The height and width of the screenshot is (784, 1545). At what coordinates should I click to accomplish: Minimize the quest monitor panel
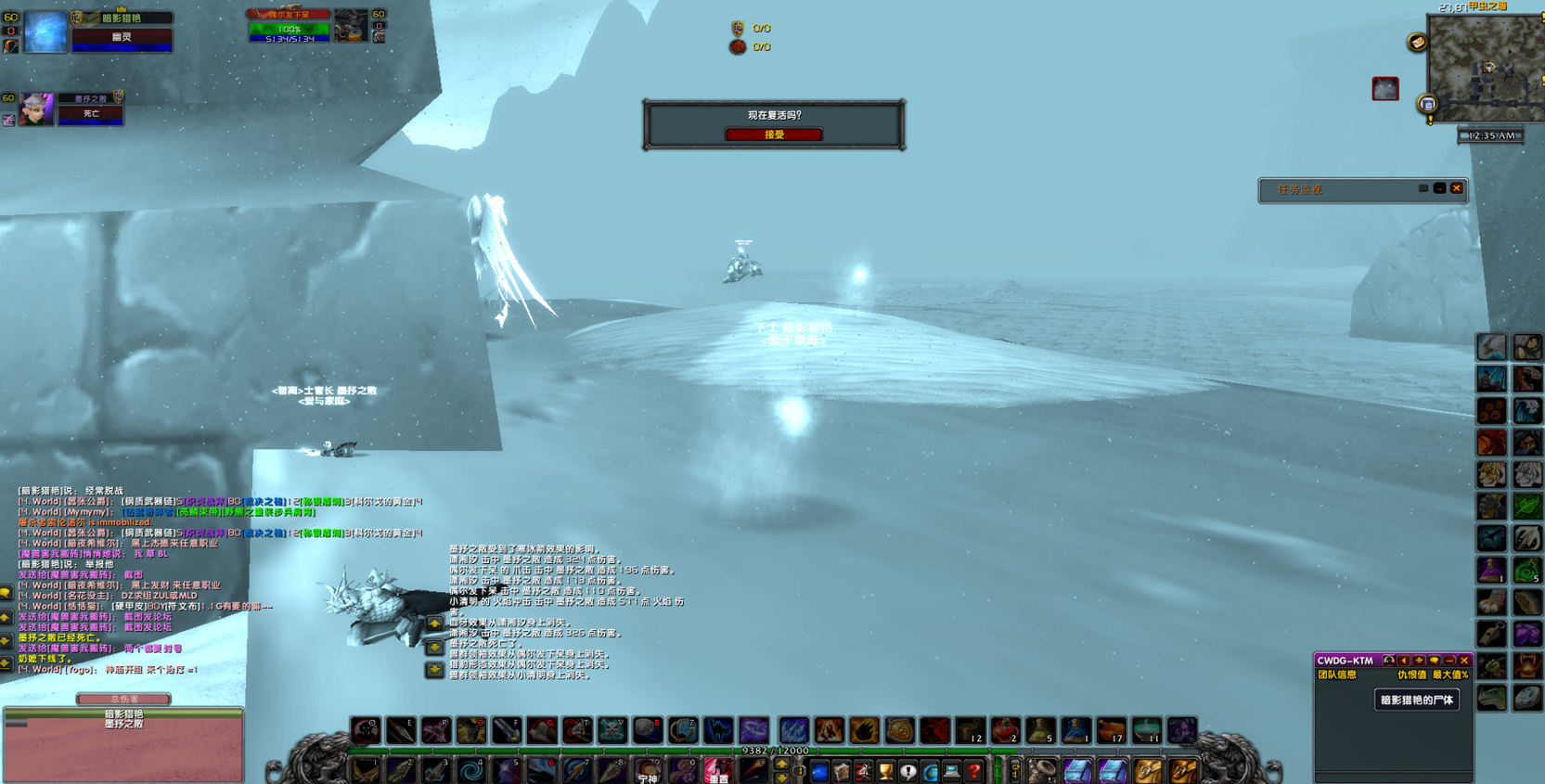[1439, 188]
